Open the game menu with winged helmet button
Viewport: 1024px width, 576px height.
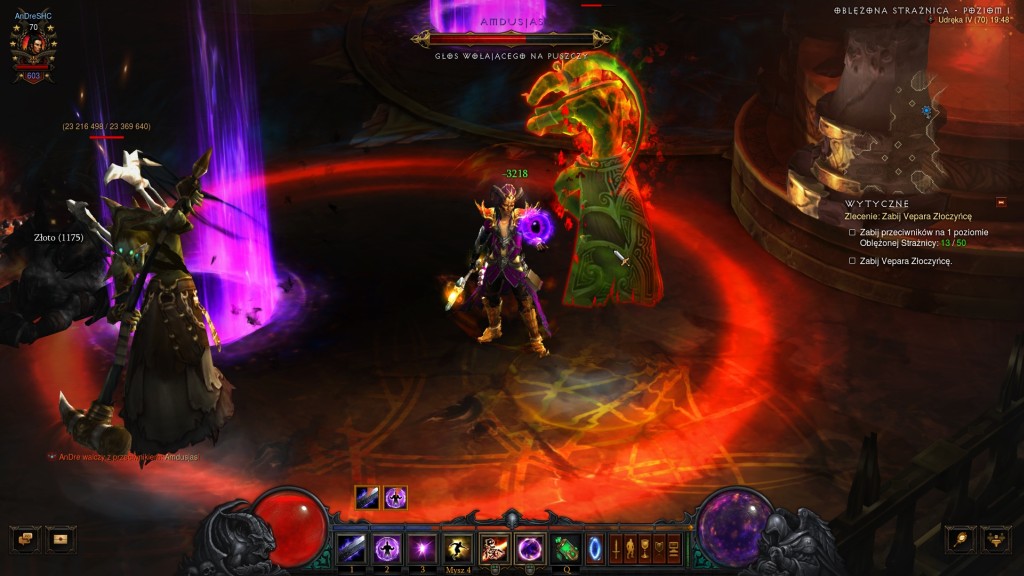995,539
